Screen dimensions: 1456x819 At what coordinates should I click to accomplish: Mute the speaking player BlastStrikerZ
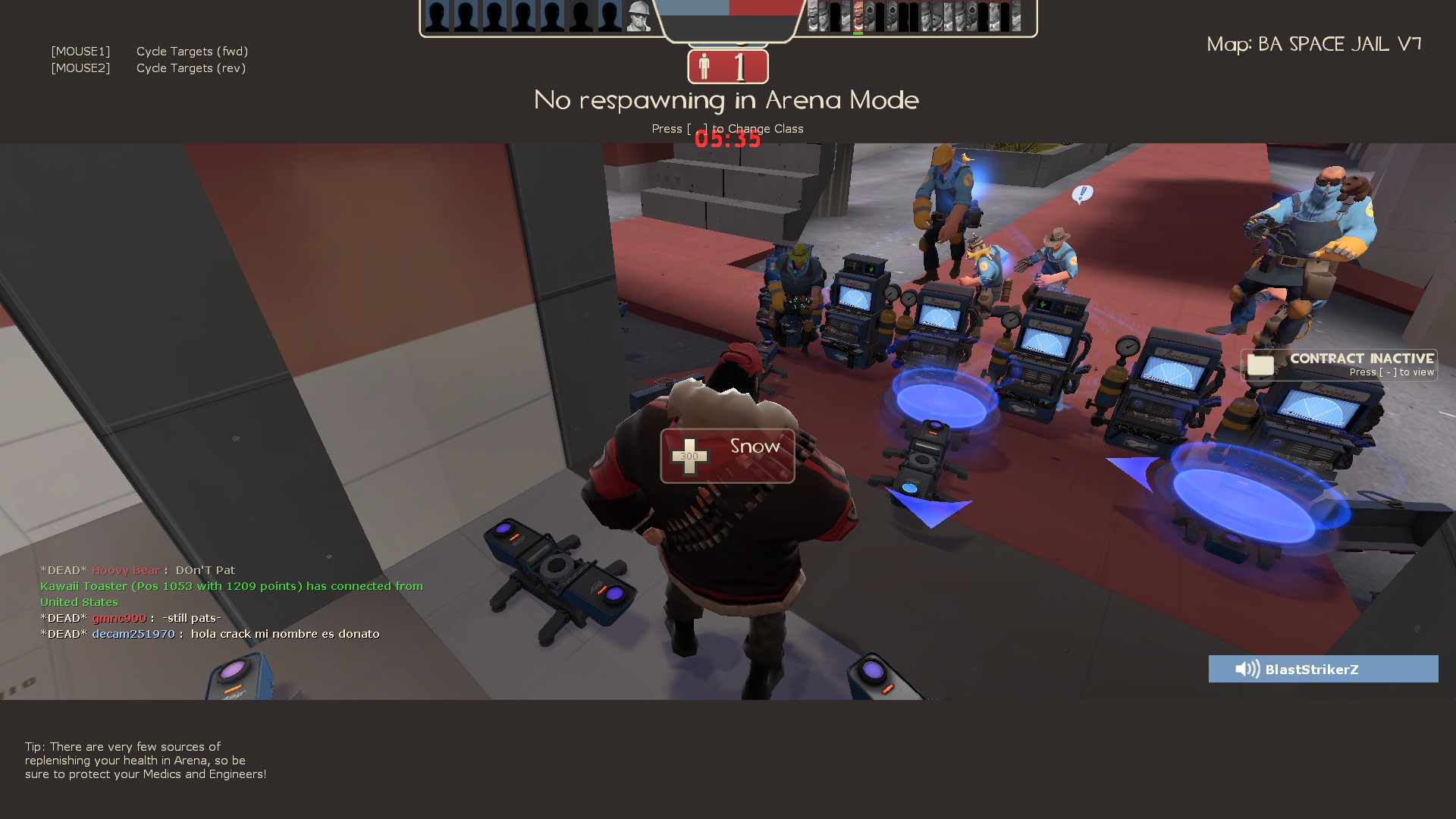(1323, 669)
